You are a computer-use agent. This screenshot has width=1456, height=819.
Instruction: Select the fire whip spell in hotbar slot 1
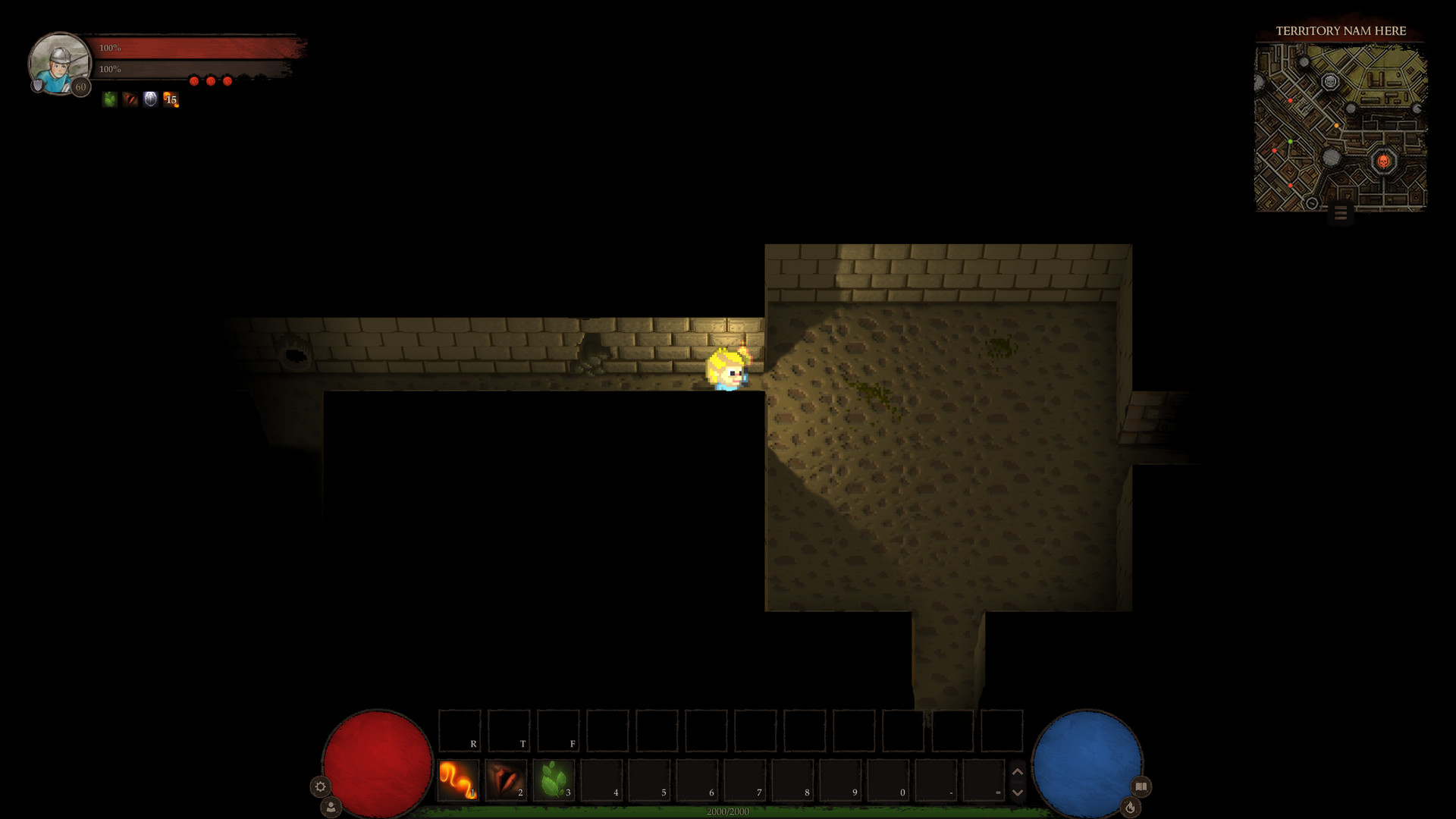coord(457,781)
